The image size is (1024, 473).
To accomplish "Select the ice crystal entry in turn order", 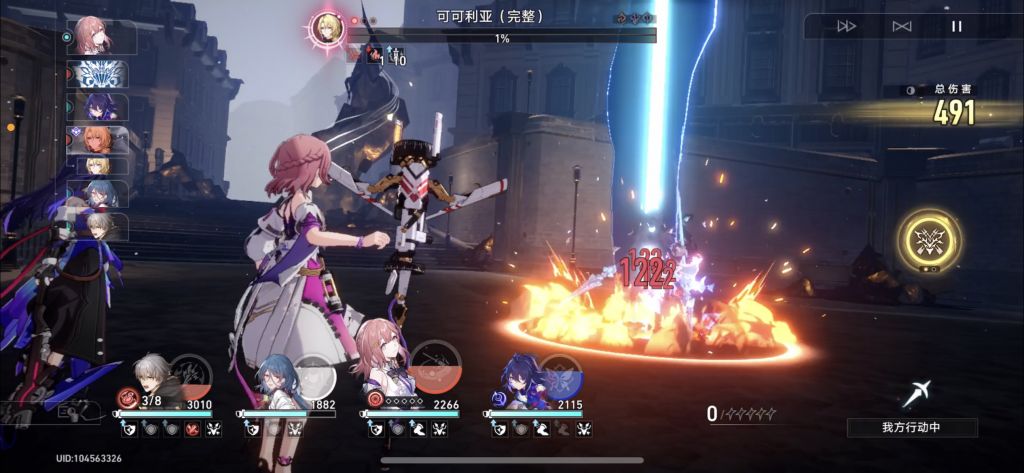I will [98, 73].
